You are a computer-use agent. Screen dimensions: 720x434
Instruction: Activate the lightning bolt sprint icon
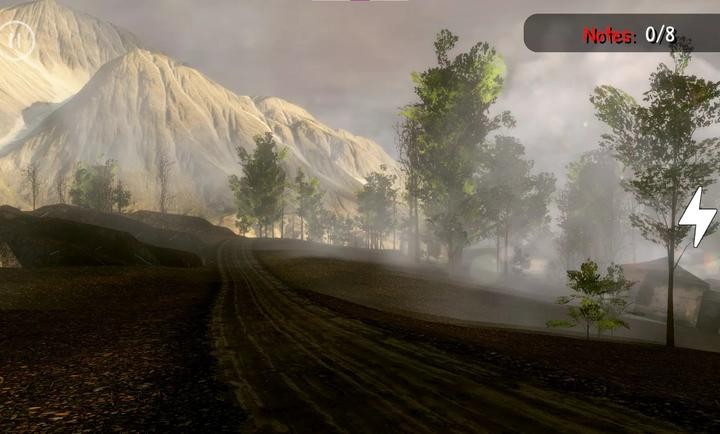[x=697, y=217]
